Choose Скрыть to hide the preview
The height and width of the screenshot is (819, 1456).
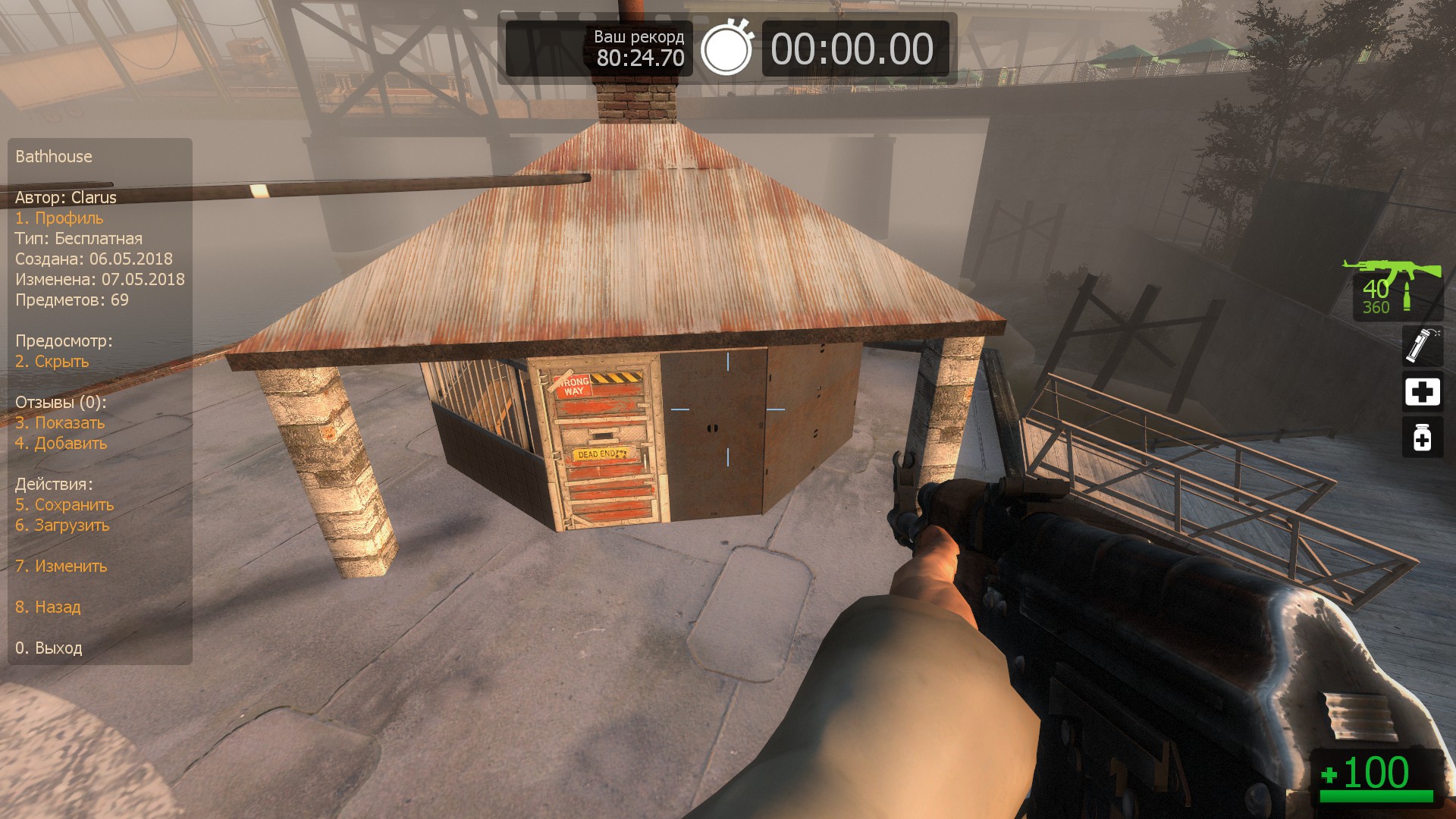tap(52, 362)
